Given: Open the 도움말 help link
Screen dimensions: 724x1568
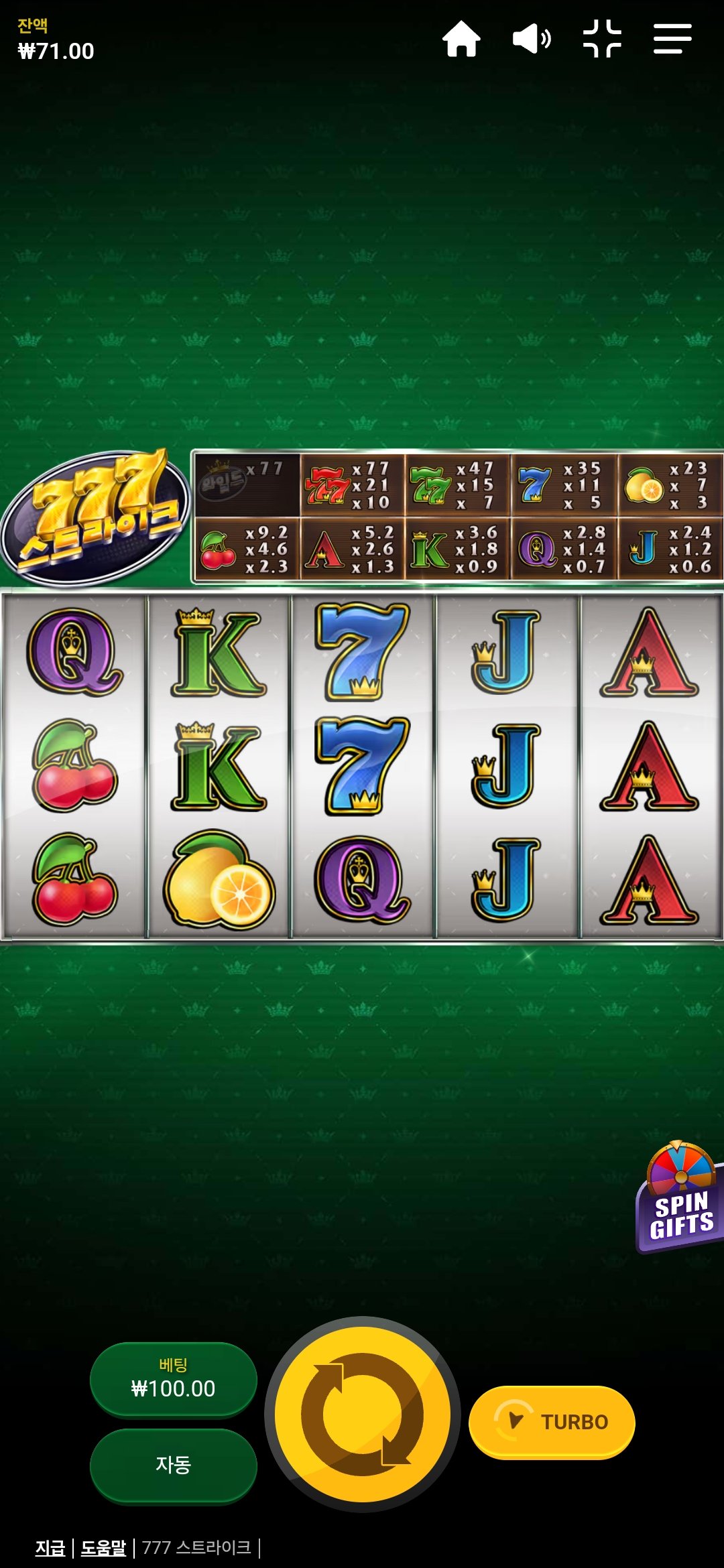Looking at the screenshot, I should [x=103, y=1548].
